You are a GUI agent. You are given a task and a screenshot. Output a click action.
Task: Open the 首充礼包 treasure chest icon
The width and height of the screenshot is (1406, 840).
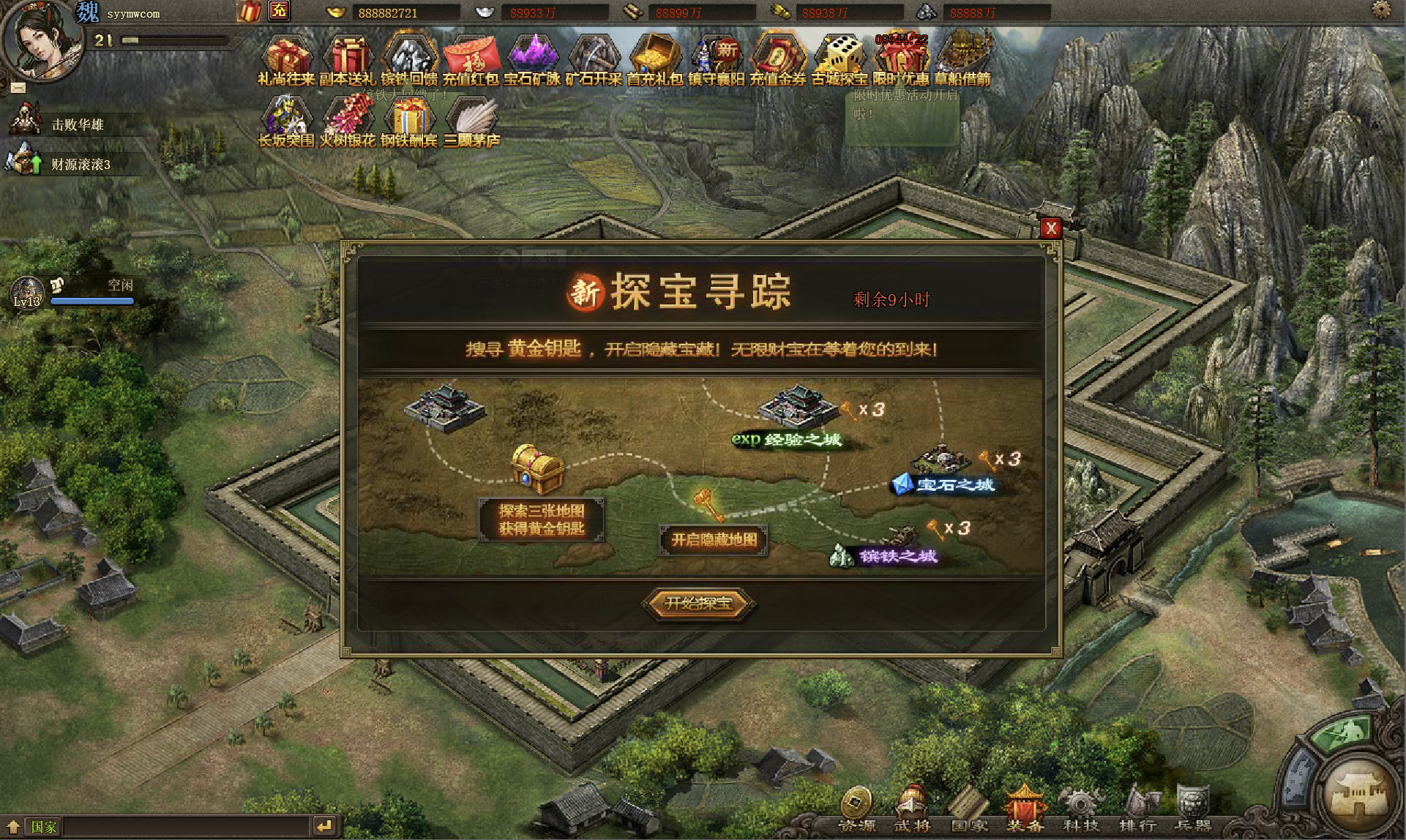pos(654,58)
